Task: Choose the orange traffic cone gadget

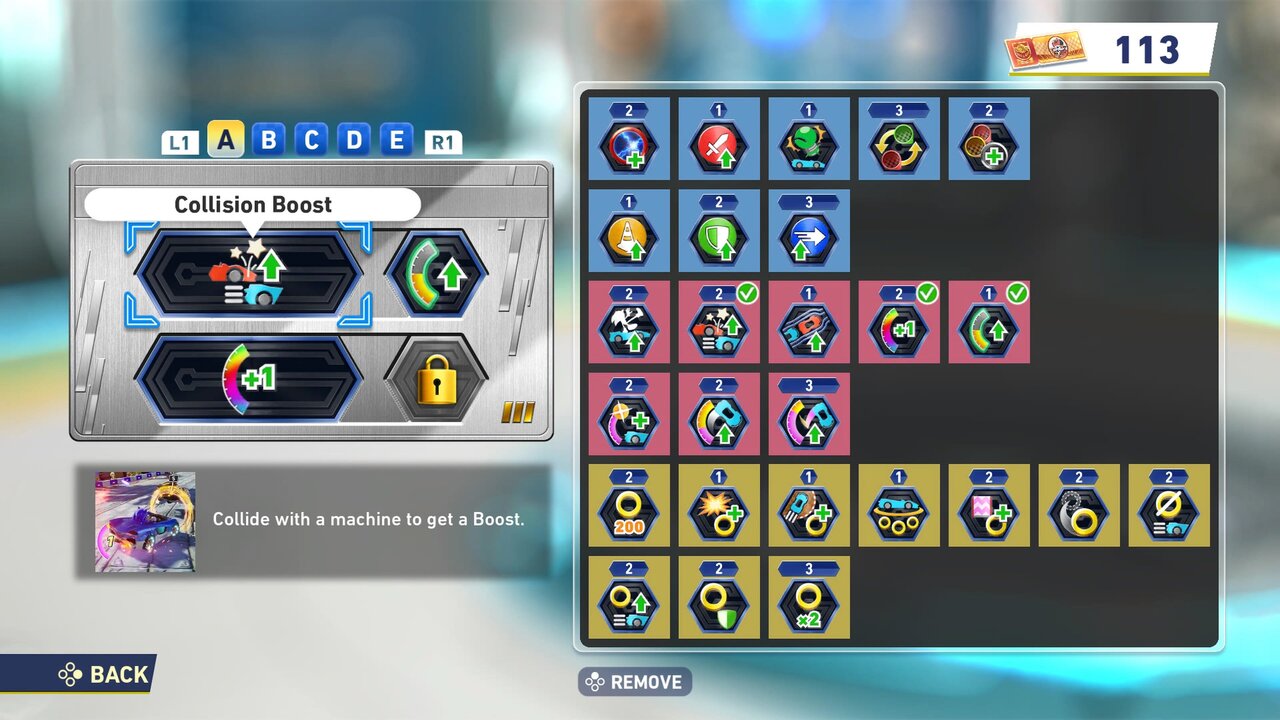Action: point(629,231)
